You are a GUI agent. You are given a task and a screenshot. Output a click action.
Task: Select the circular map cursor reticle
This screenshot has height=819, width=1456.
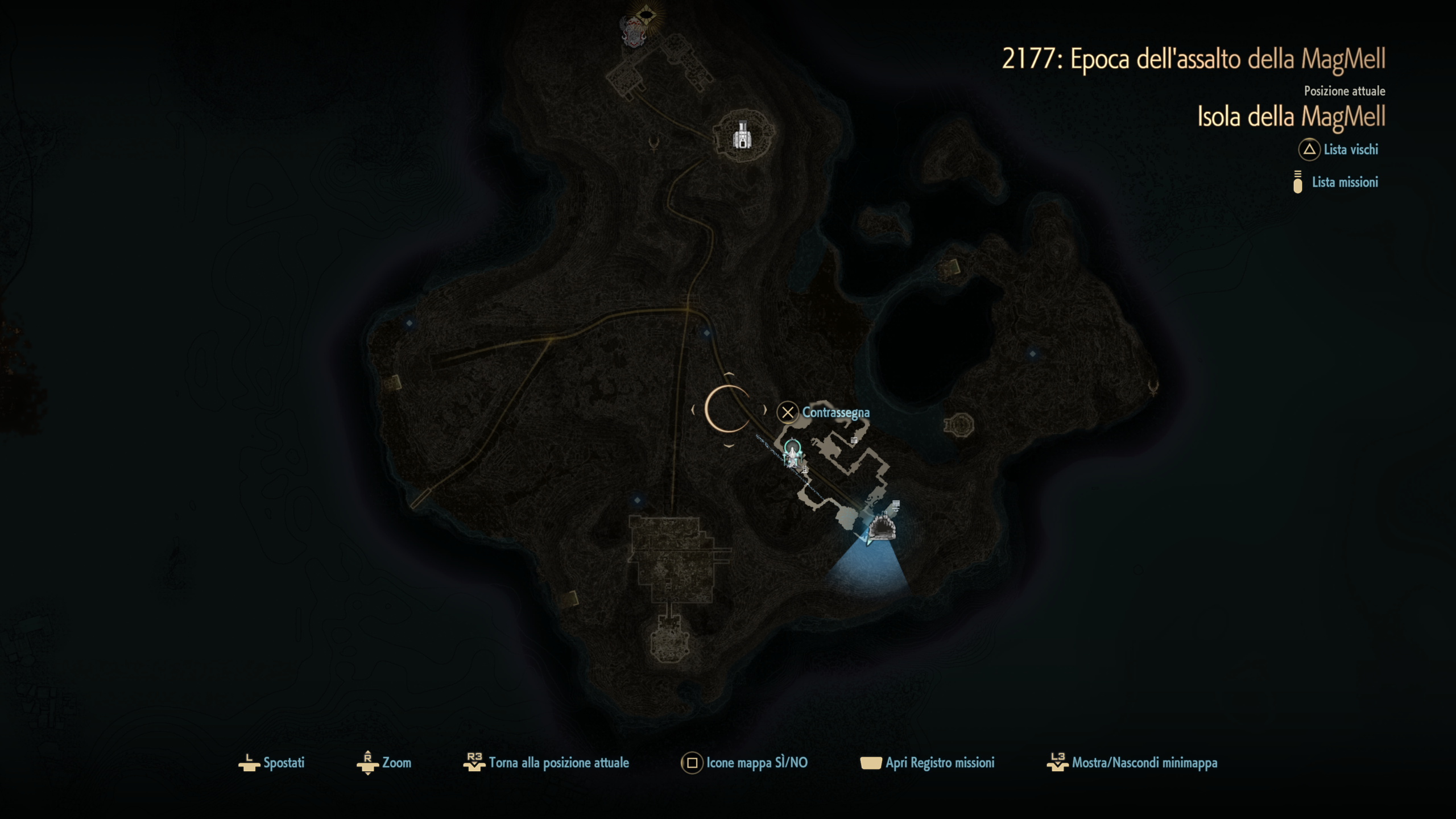point(728,409)
